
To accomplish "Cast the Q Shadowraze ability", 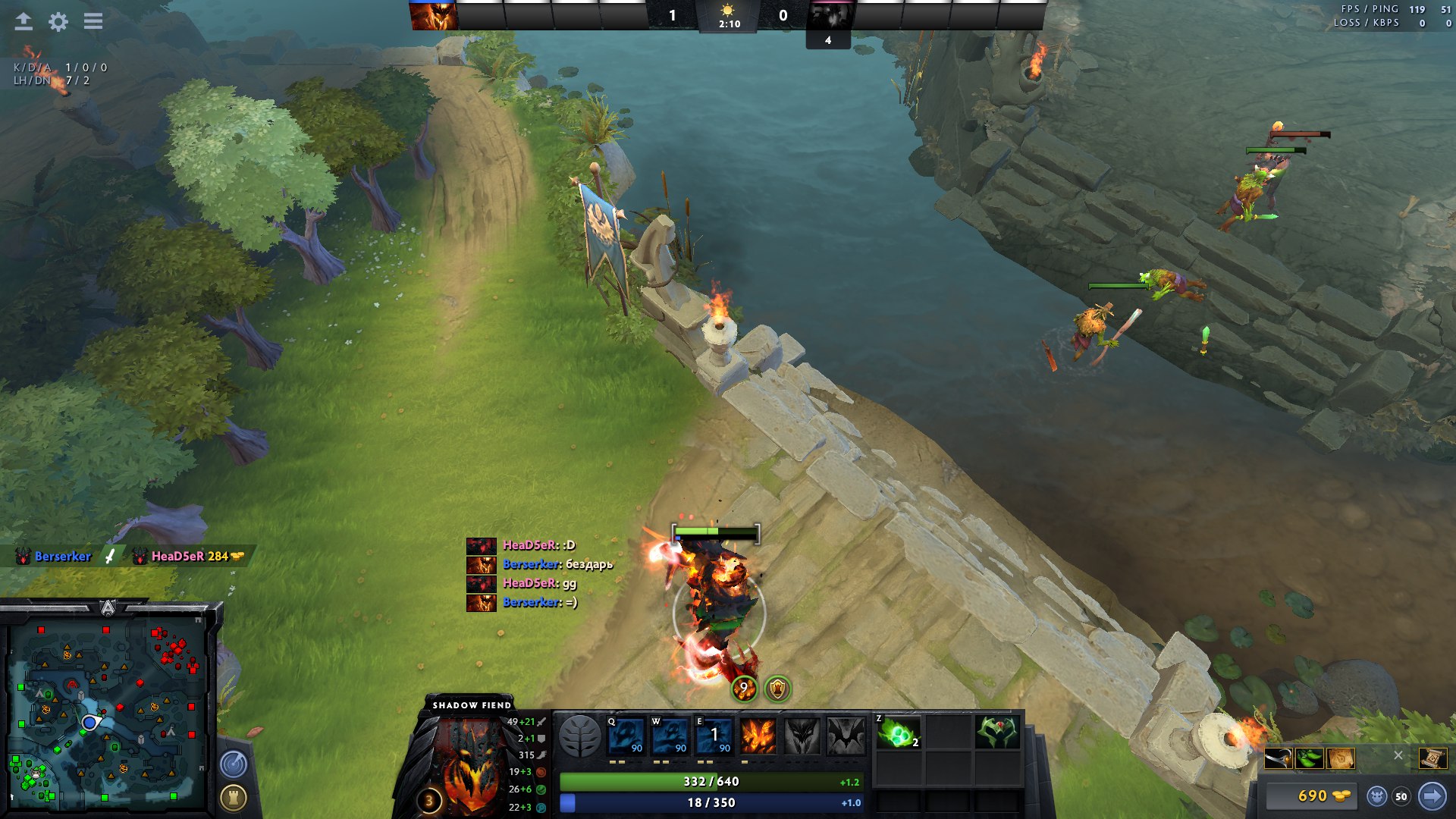I will (626, 736).
